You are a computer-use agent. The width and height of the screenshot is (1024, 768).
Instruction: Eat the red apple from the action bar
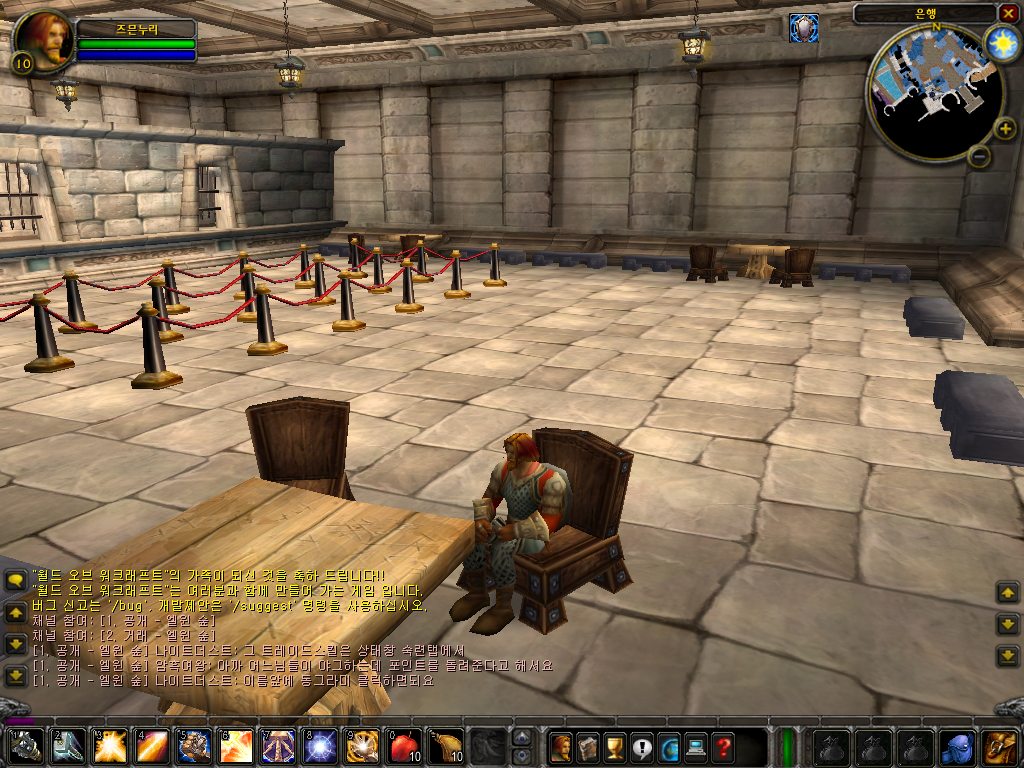(x=404, y=747)
